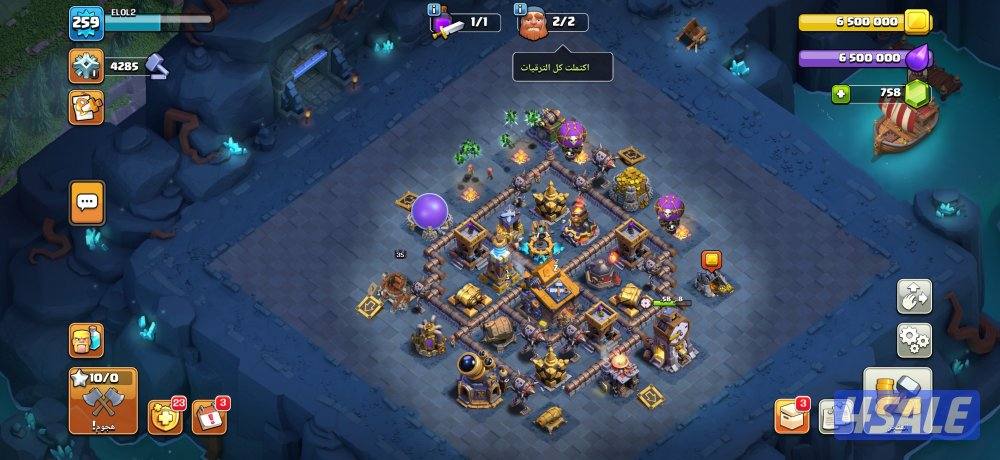The height and width of the screenshot is (460, 1000).
Task: Open the army overview barbarian icon
Action: coord(86,341)
